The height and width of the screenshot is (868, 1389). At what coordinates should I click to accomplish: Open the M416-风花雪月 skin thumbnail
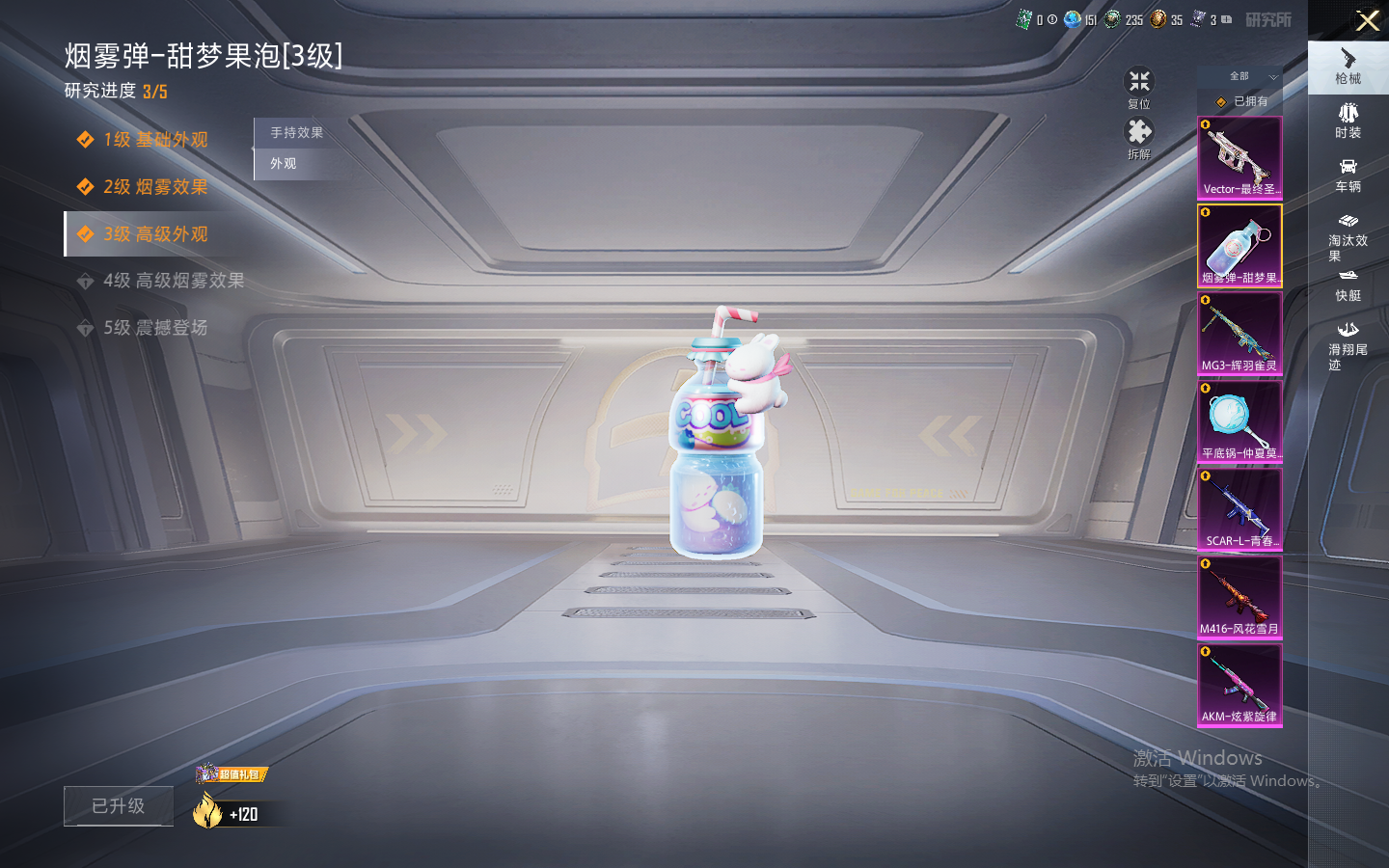pyautogui.click(x=1239, y=597)
